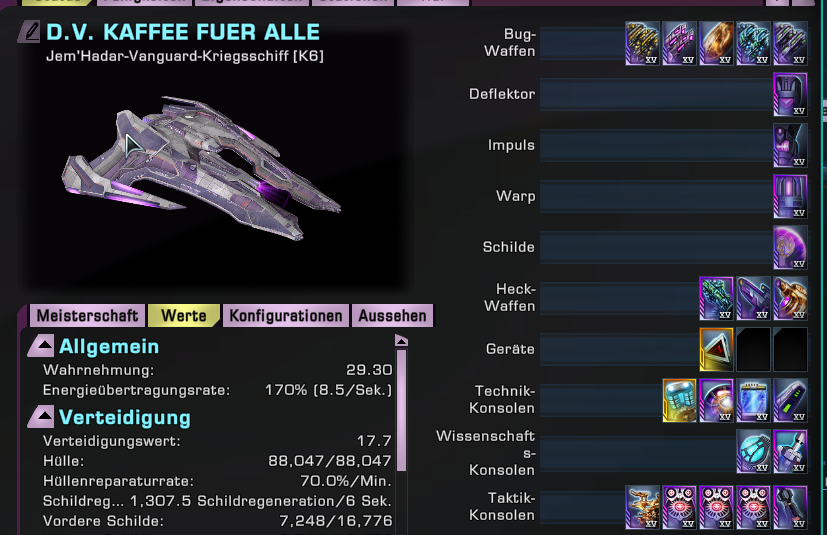The width and height of the screenshot is (827, 535).
Task: Click the stats panel scrollbar
Action: click(x=403, y=410)
